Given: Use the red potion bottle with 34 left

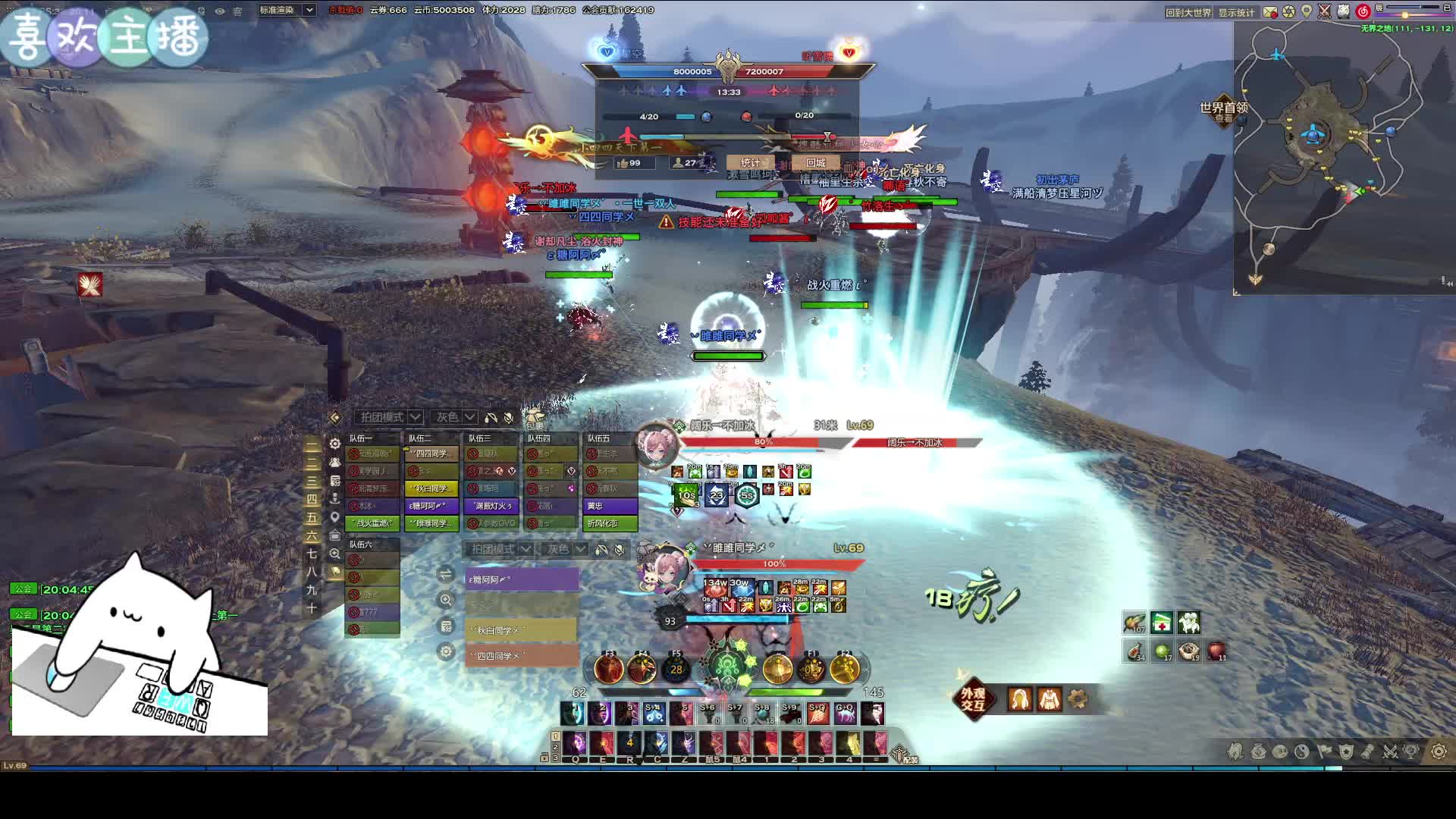Looking at the screenshot, I should tap(1134, 651).
